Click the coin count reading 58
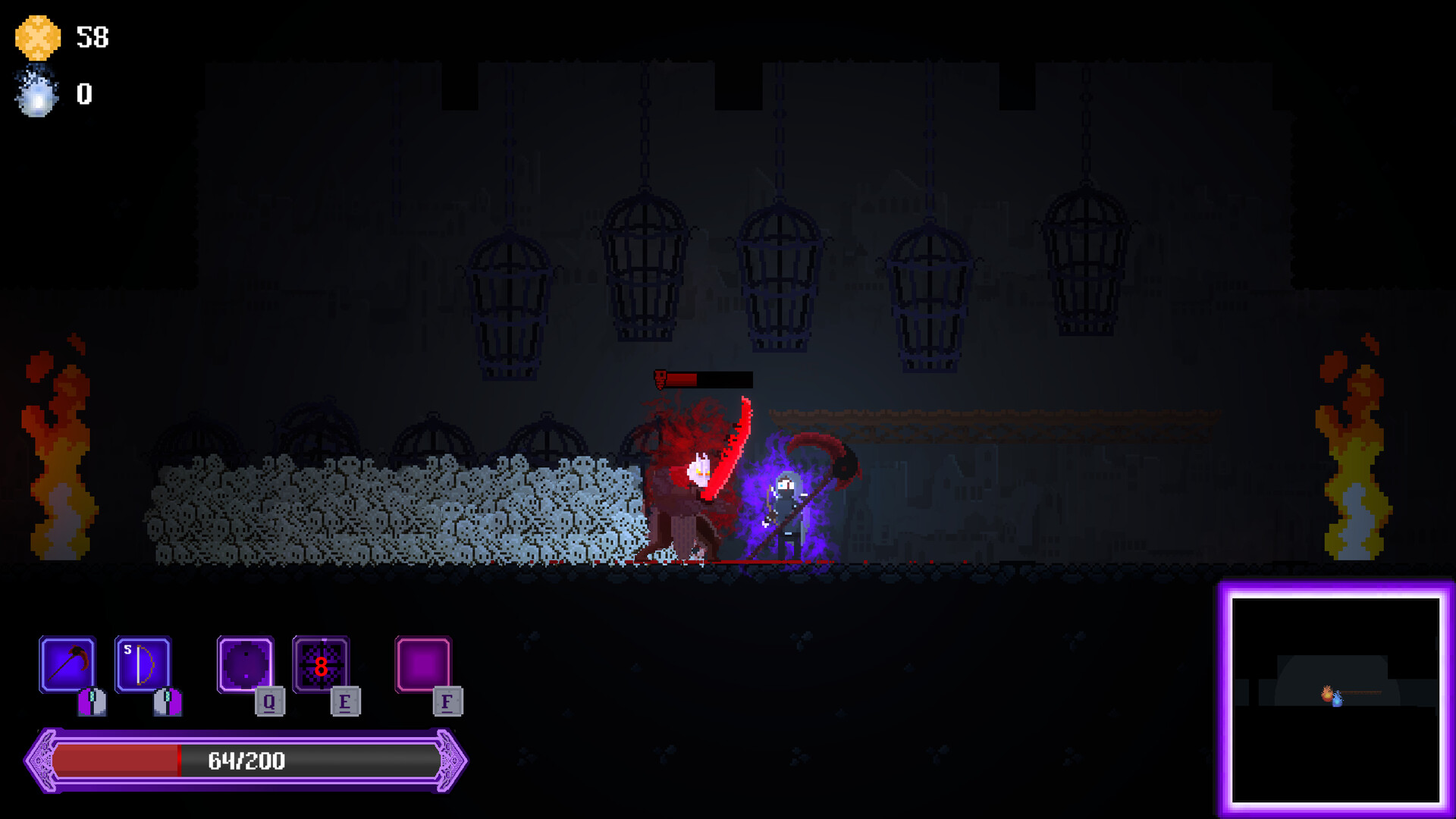The image size is (1456, 819). 94,36
